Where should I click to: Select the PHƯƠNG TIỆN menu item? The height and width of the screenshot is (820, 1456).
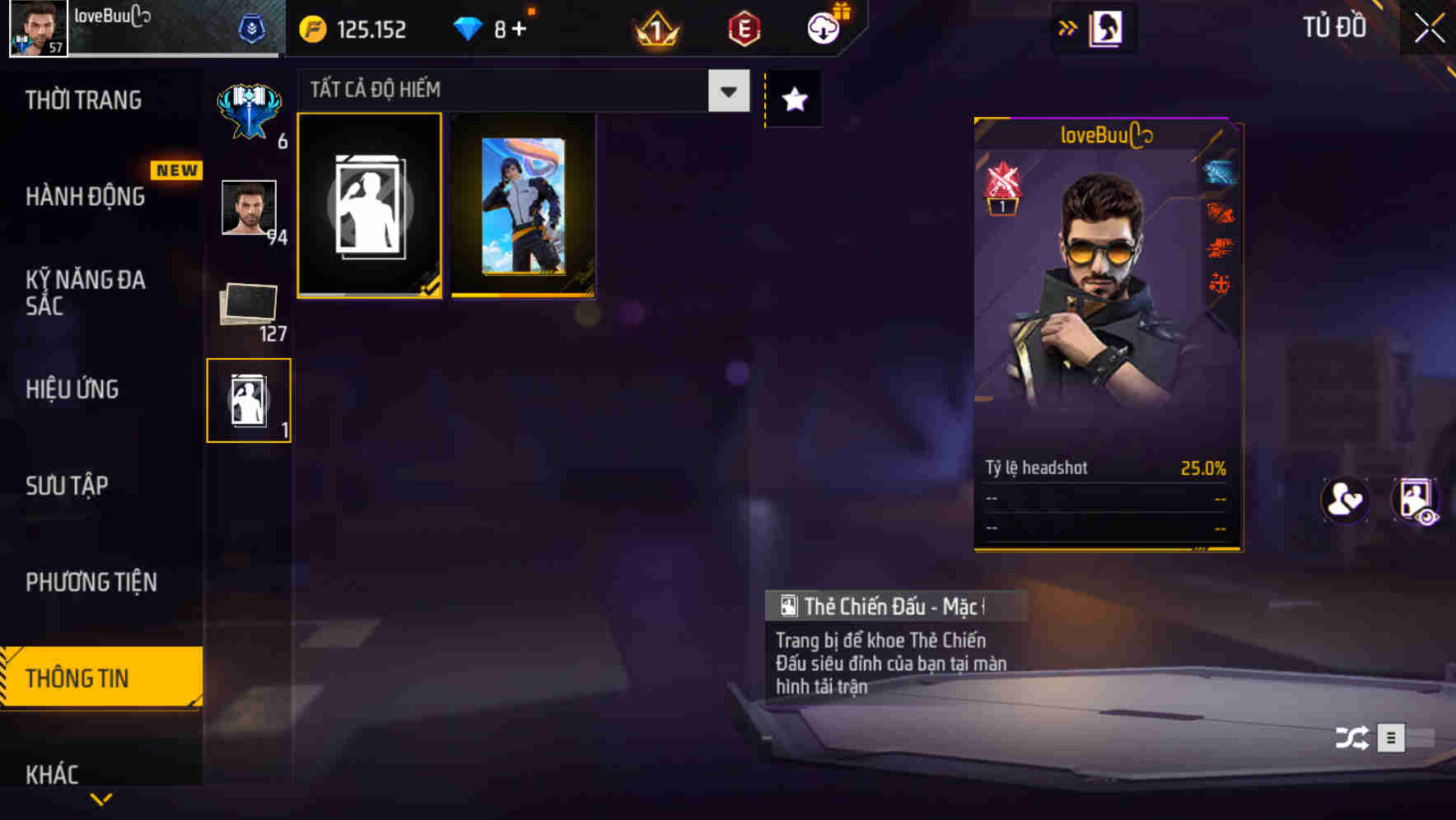(91, 581)
